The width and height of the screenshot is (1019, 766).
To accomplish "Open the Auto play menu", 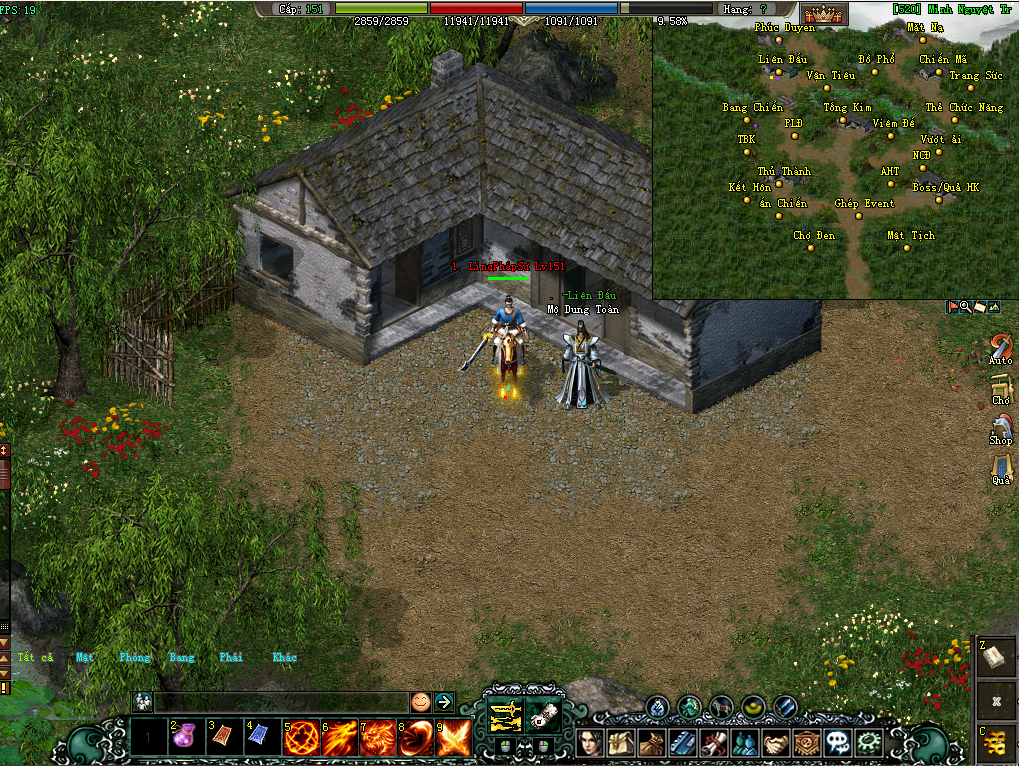I will point(1001,348).
